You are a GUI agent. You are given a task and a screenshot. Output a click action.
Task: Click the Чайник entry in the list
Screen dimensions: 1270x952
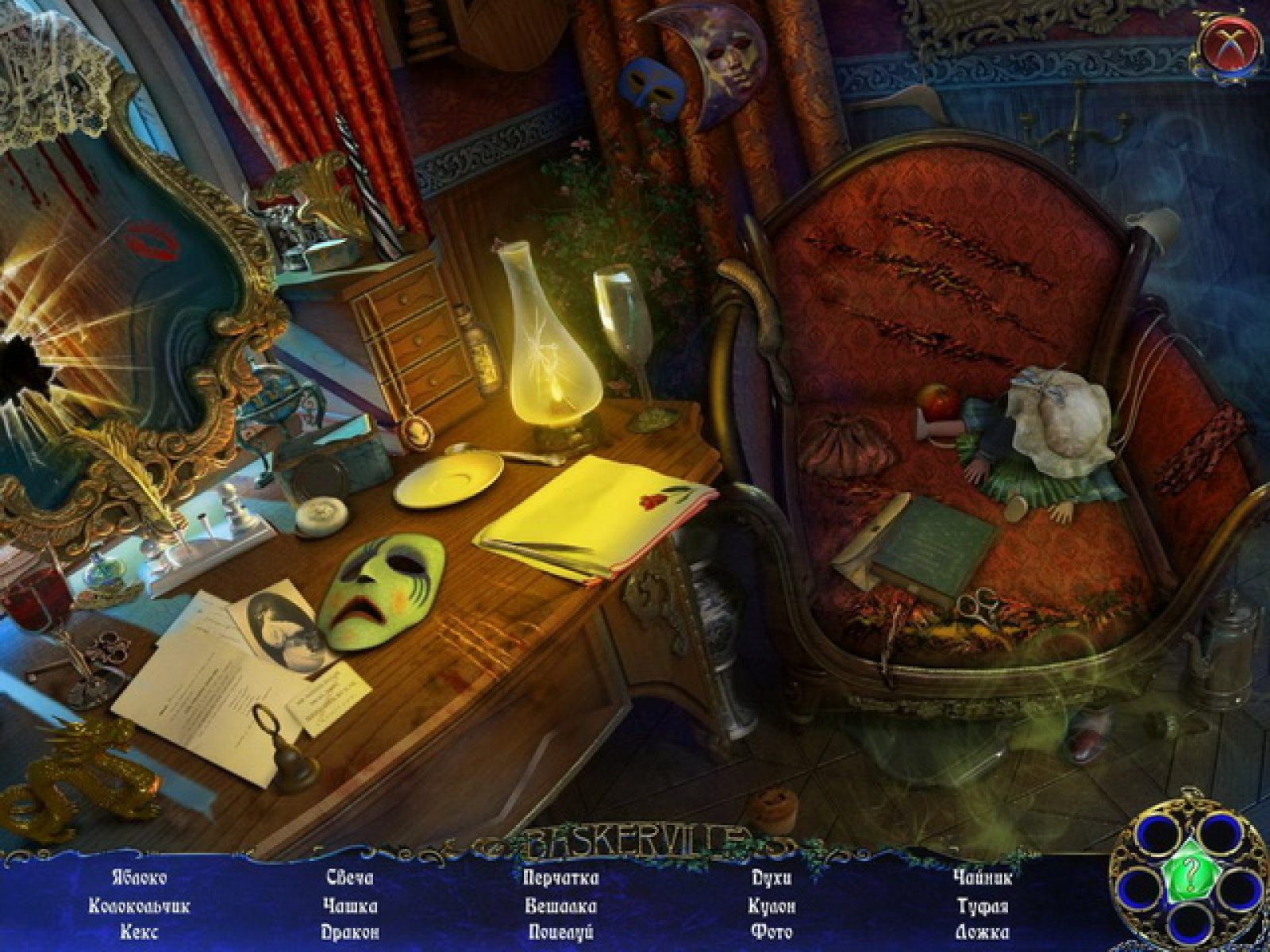[983, 877]
